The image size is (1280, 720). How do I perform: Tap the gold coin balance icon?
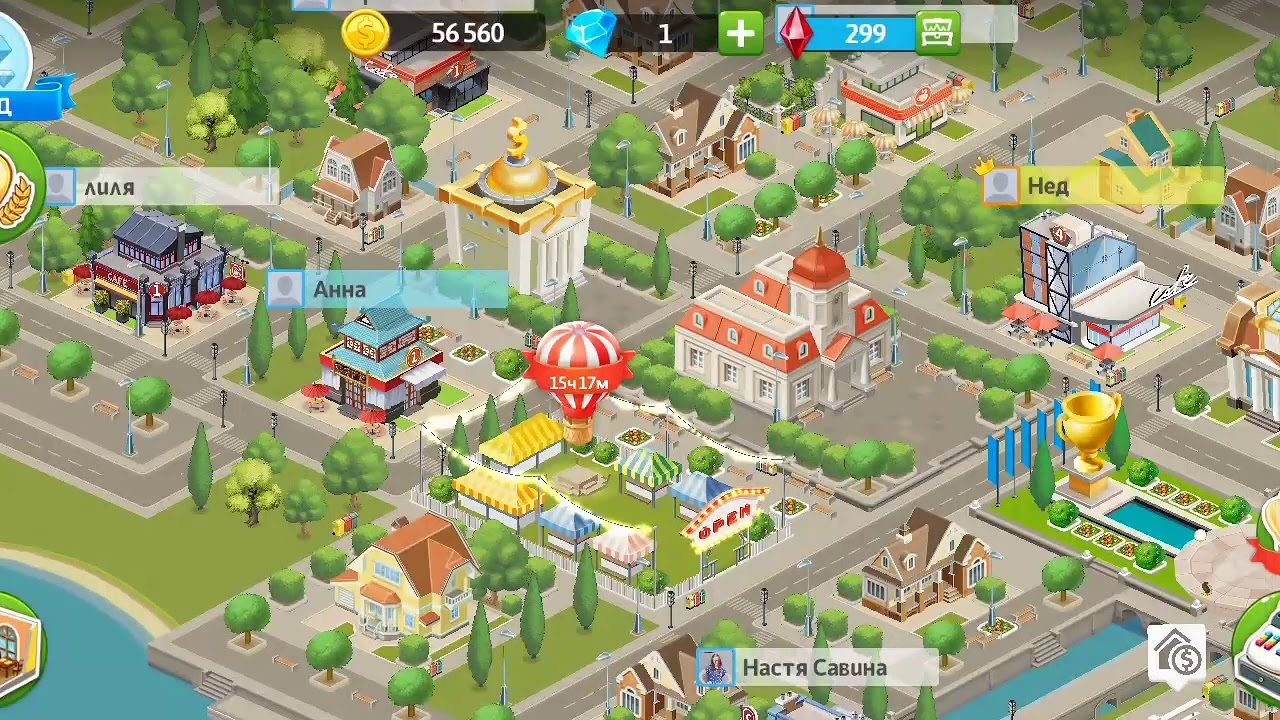pyautogui.click(x=365, y=33)
